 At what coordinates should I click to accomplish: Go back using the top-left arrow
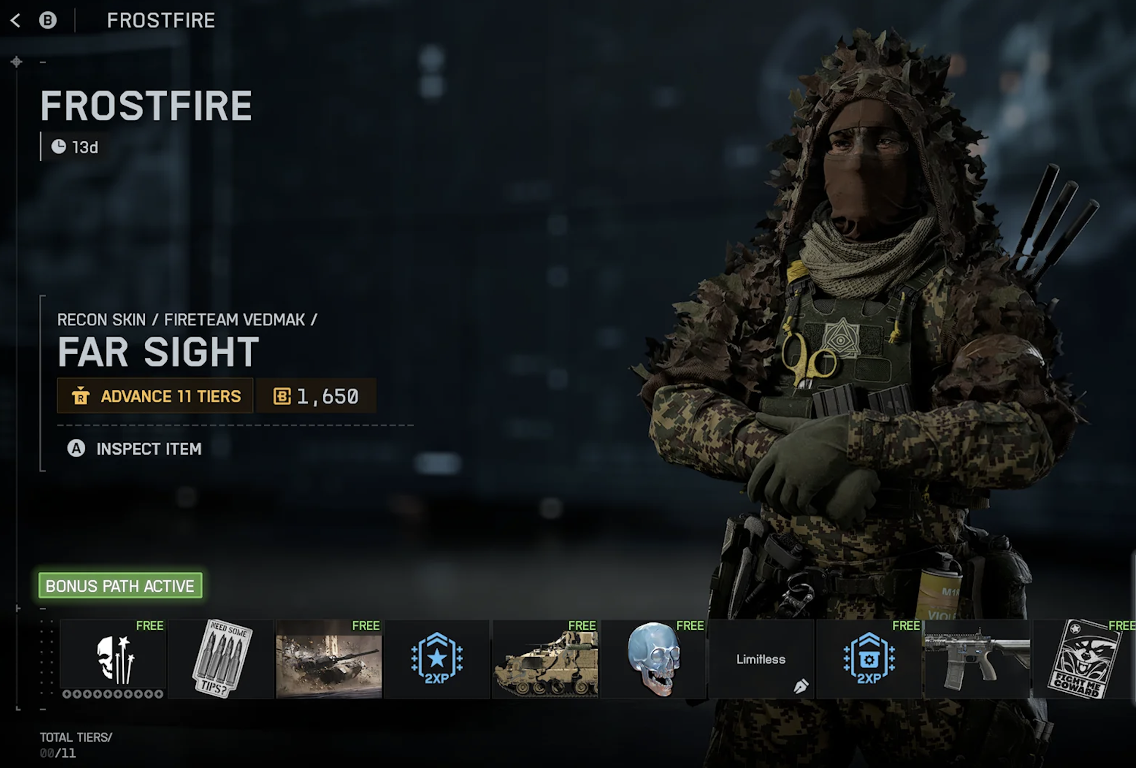pyautogui.click(x=15, y=20)
